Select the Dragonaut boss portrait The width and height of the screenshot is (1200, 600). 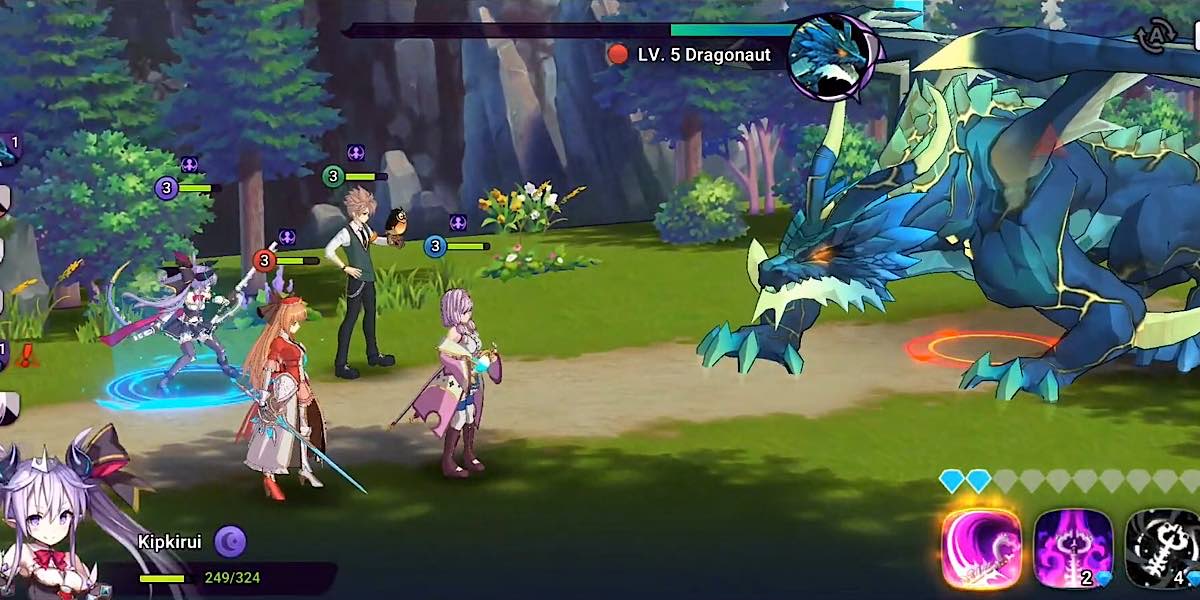point(829,57)
